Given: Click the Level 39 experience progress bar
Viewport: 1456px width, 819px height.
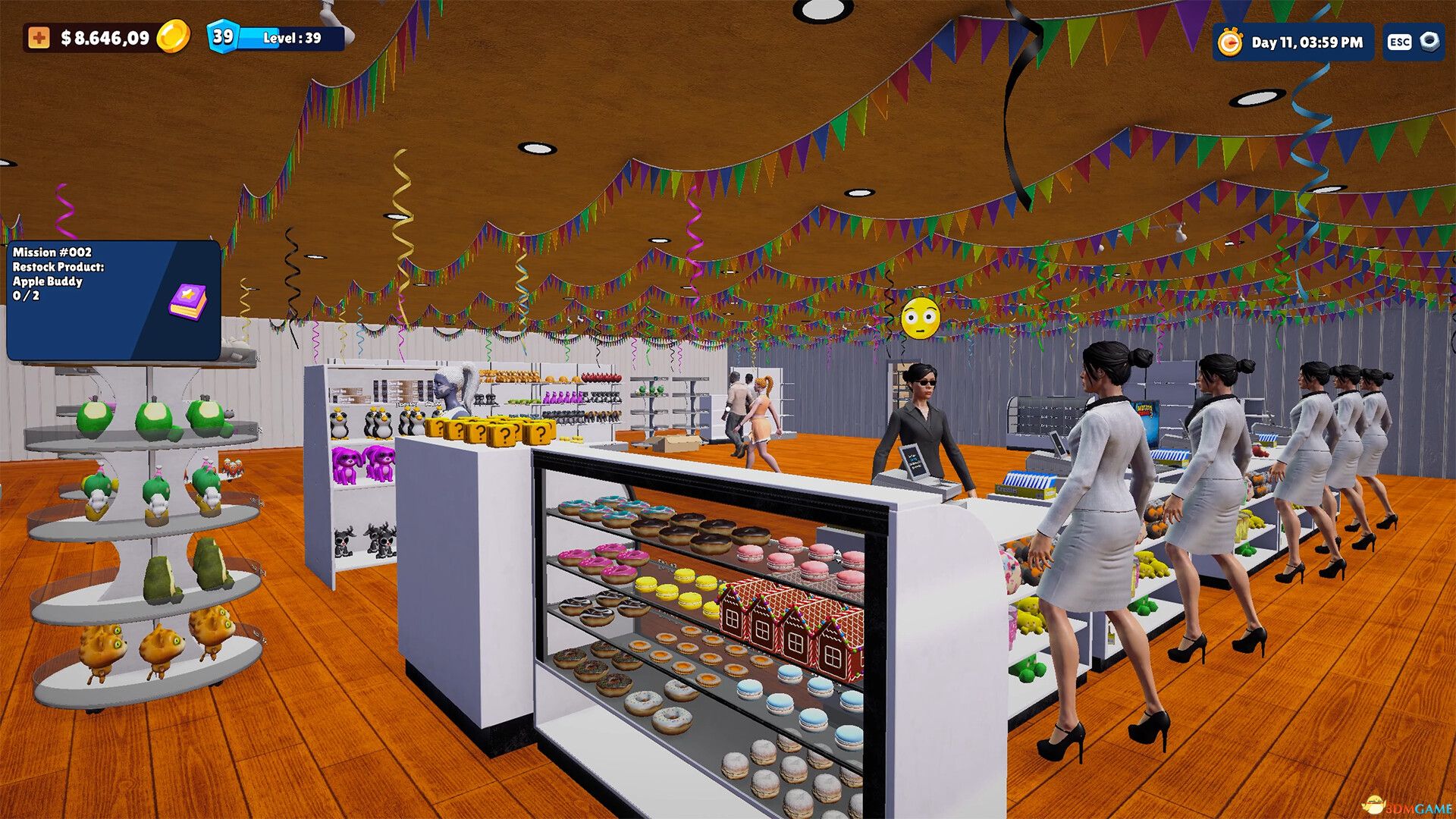Looking at the screenshot, I should click(288, 36).
